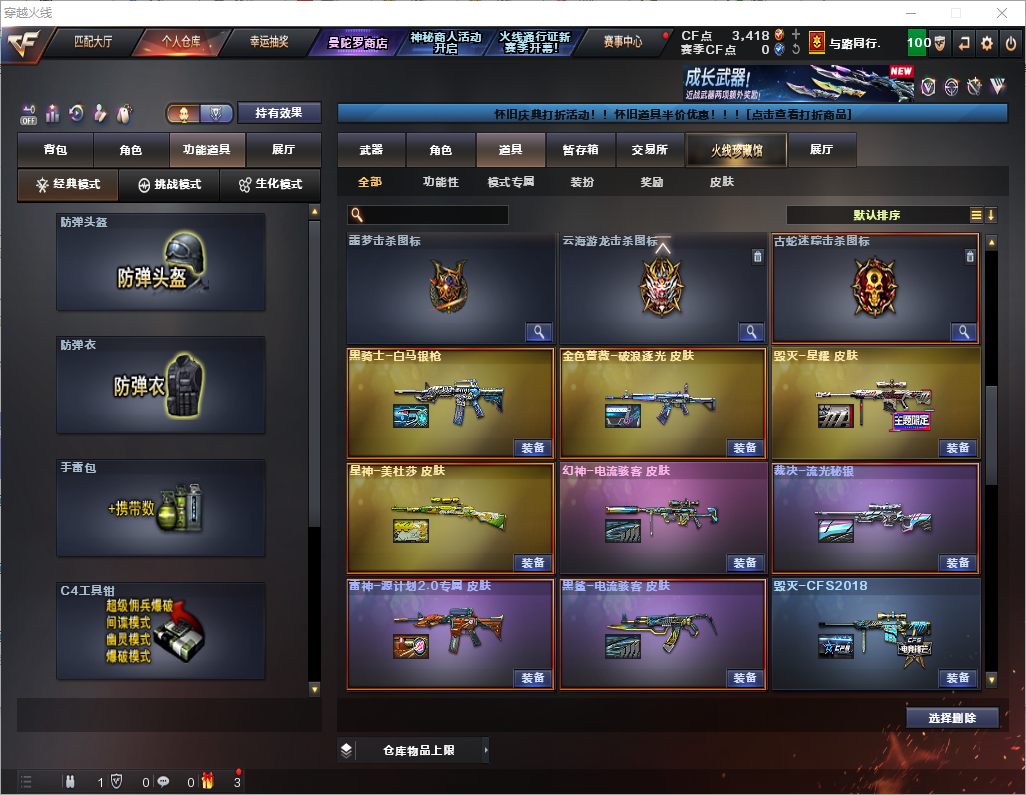Screen dimensions: 1026x795
Task: Select the 防弹衣 body armor item
Action: click(161, 385)
